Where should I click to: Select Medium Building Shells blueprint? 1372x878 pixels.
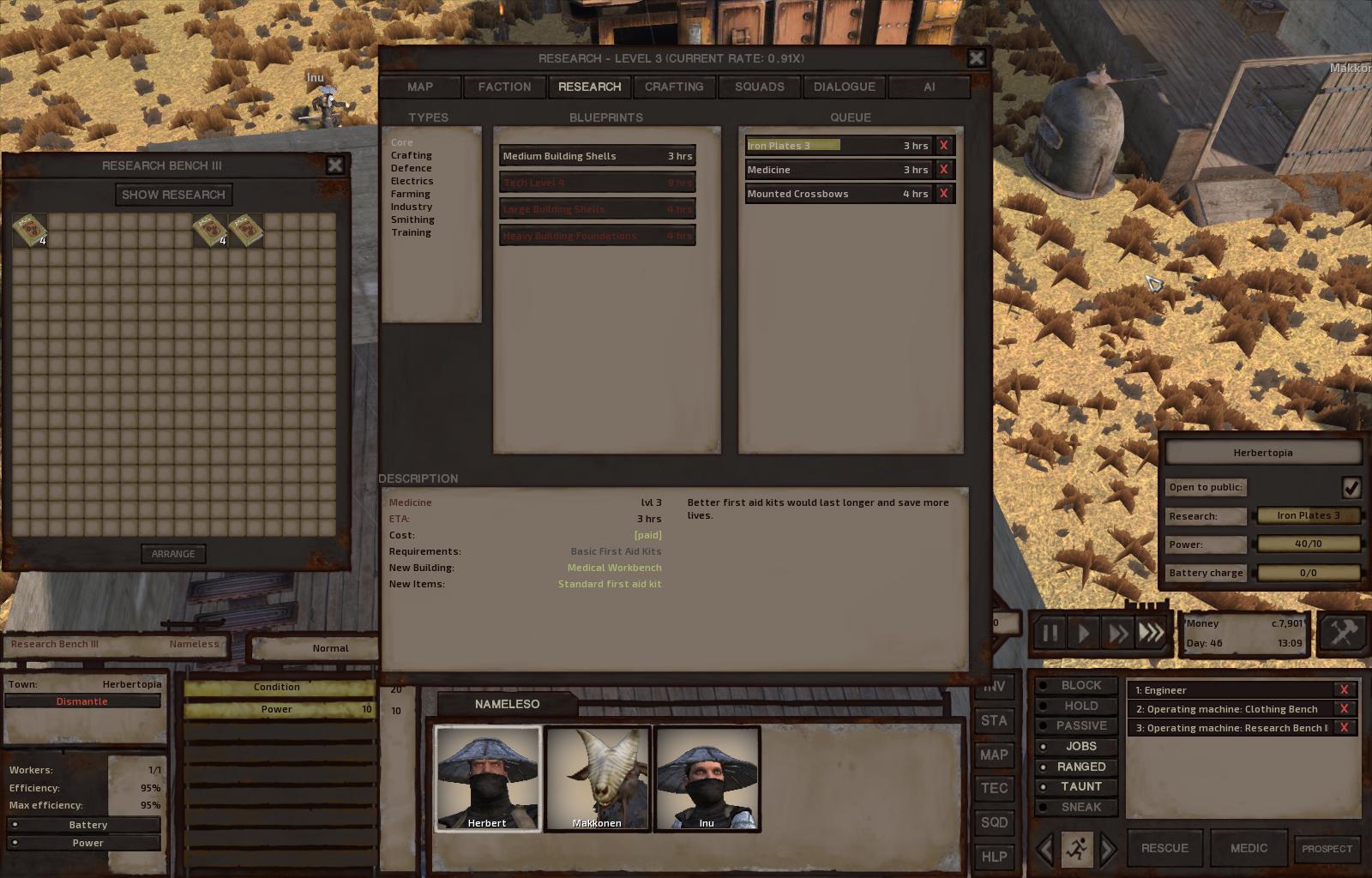(597, 156)
